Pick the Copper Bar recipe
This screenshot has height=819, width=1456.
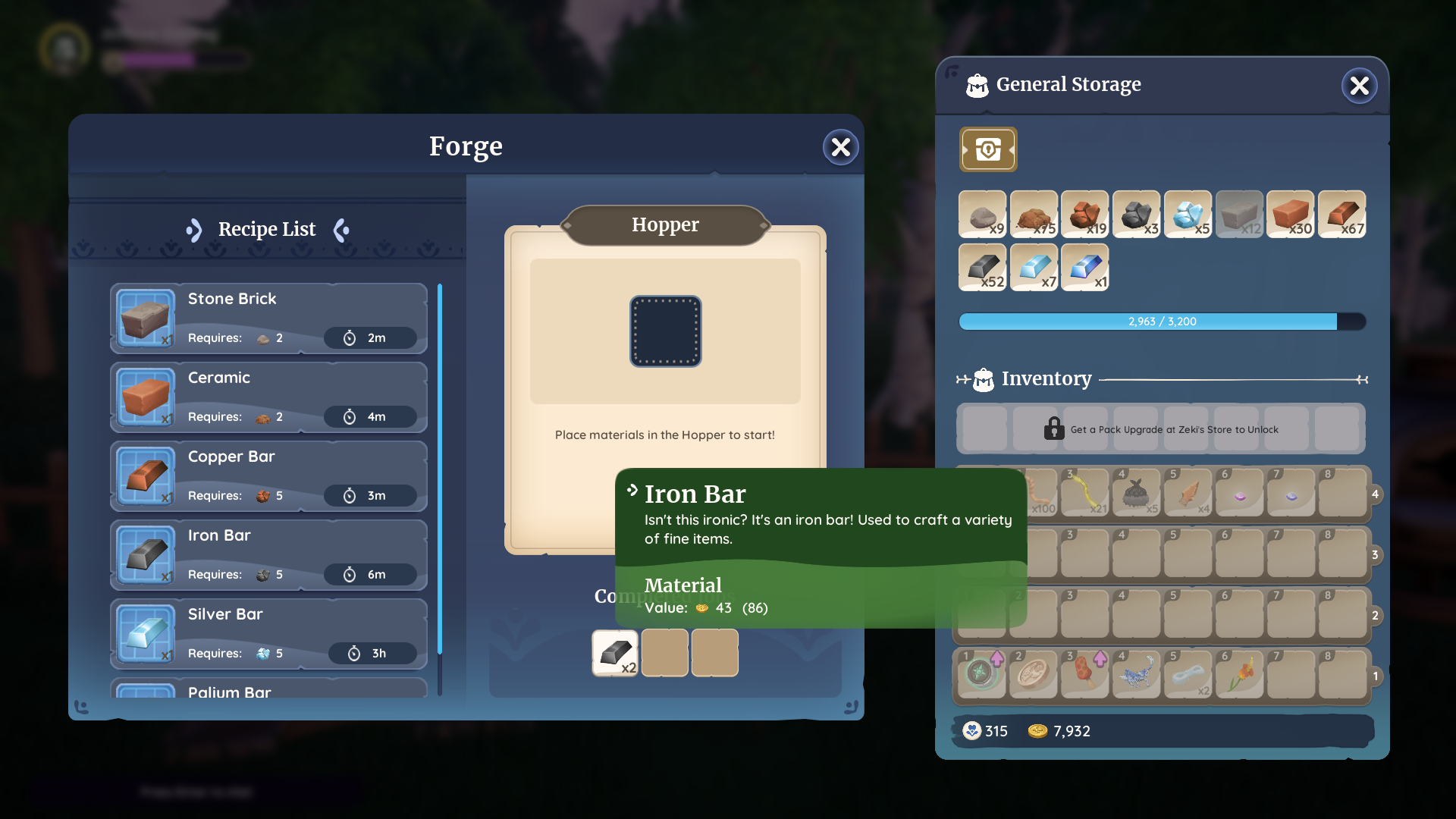coord(268,476)
